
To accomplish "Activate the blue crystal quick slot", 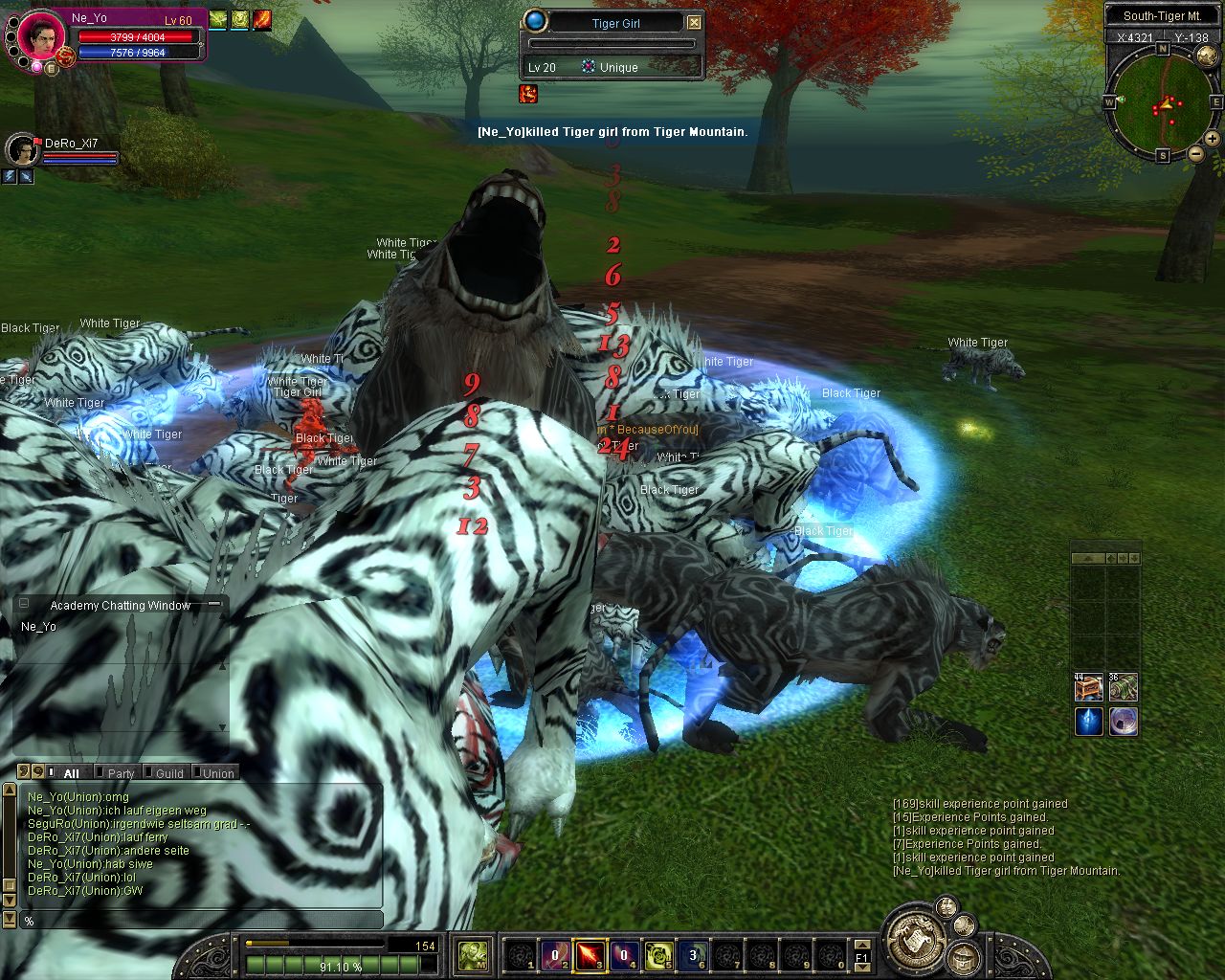I will coord(1088,722).
